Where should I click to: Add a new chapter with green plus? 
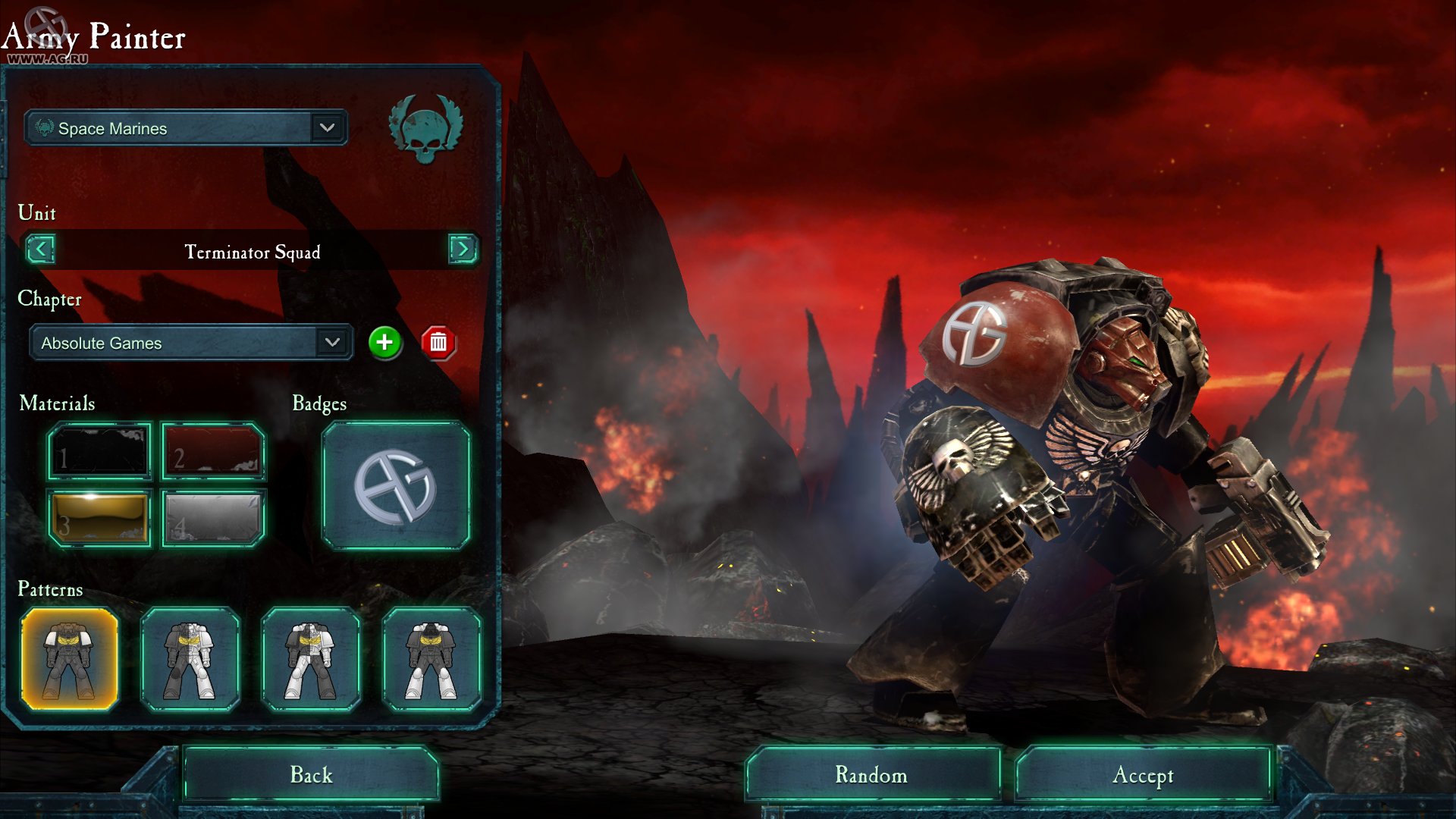[x=384, y=343]
